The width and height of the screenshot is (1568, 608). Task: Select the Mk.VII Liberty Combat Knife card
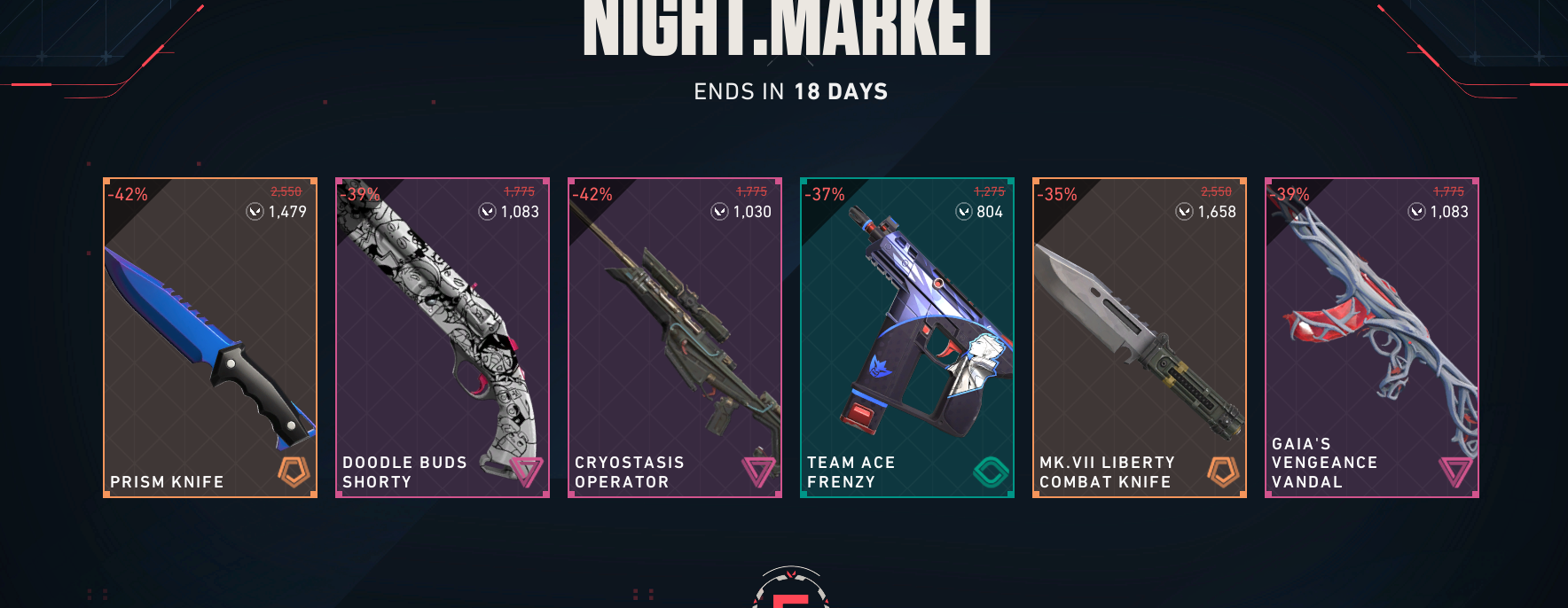[1140, 338]
